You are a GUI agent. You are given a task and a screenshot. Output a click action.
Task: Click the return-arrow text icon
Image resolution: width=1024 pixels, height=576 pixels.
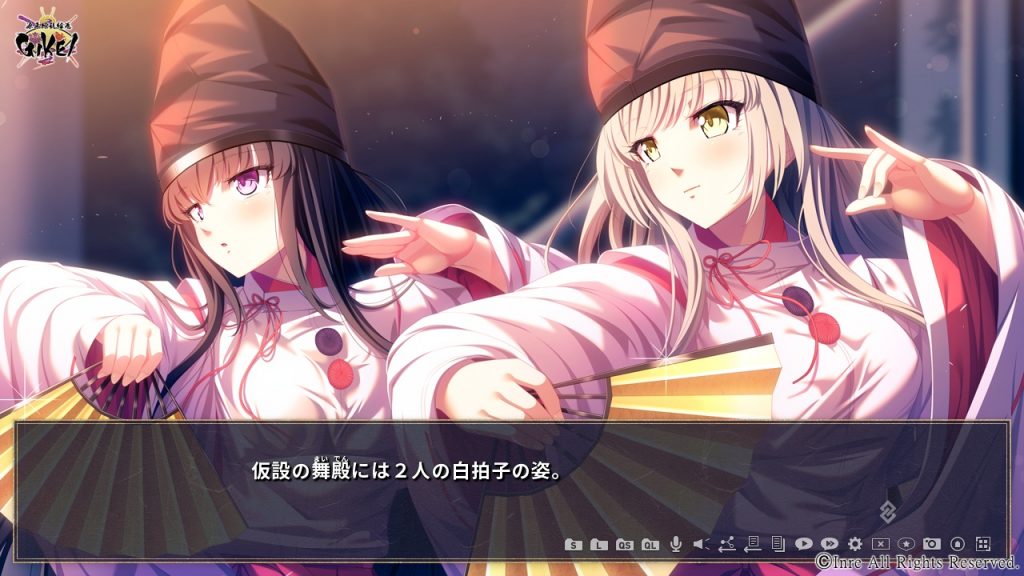[752, 543]
